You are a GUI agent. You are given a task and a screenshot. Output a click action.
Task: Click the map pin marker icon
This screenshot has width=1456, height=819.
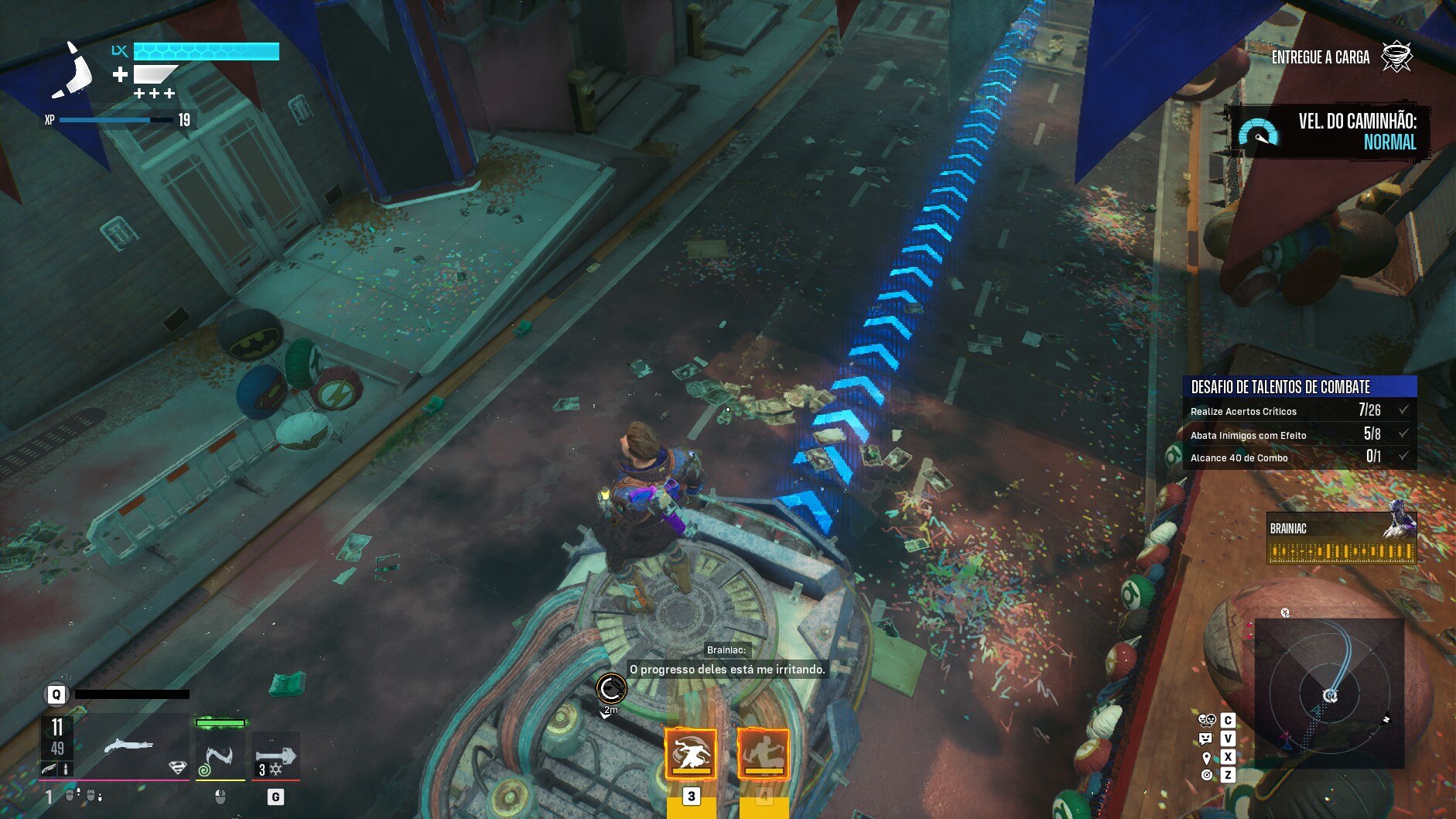click(x=1206, y=757)
